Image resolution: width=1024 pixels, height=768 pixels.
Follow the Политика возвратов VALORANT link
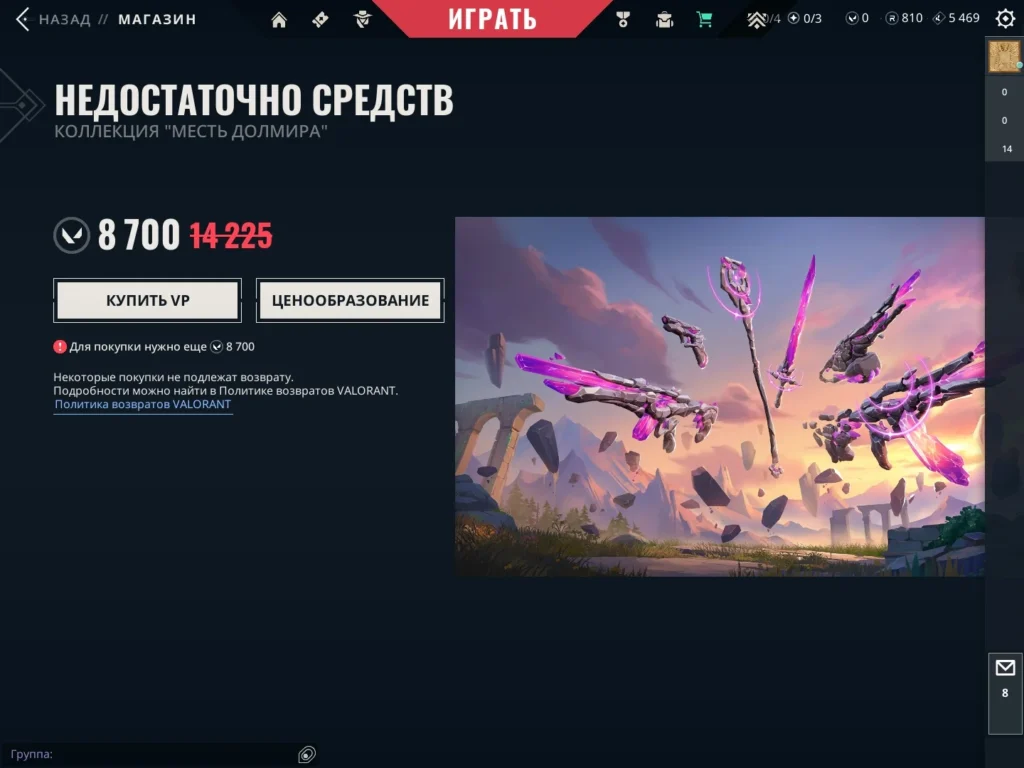tap(143, 405)
